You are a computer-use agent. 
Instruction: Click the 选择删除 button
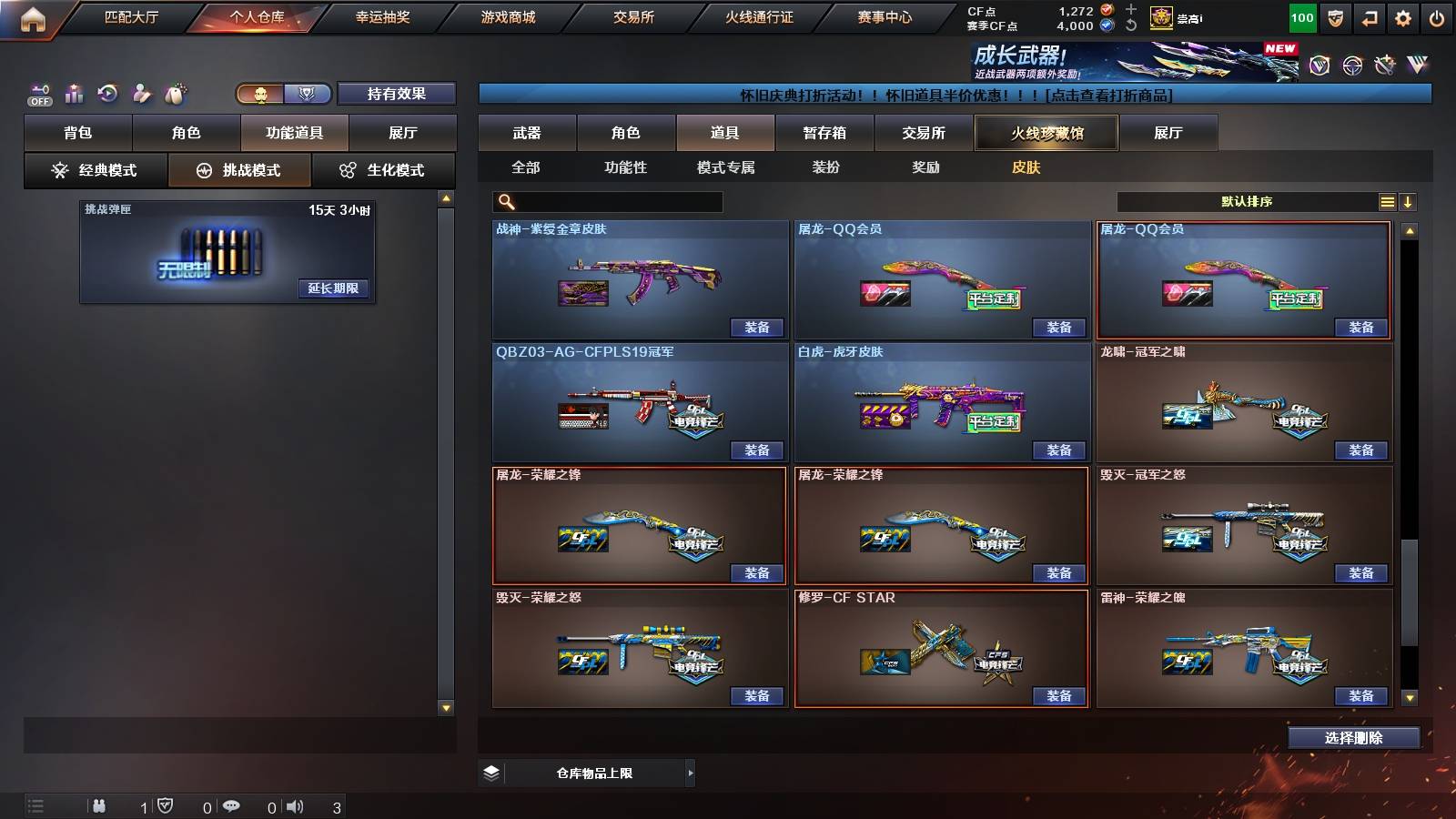point(1353,738)
